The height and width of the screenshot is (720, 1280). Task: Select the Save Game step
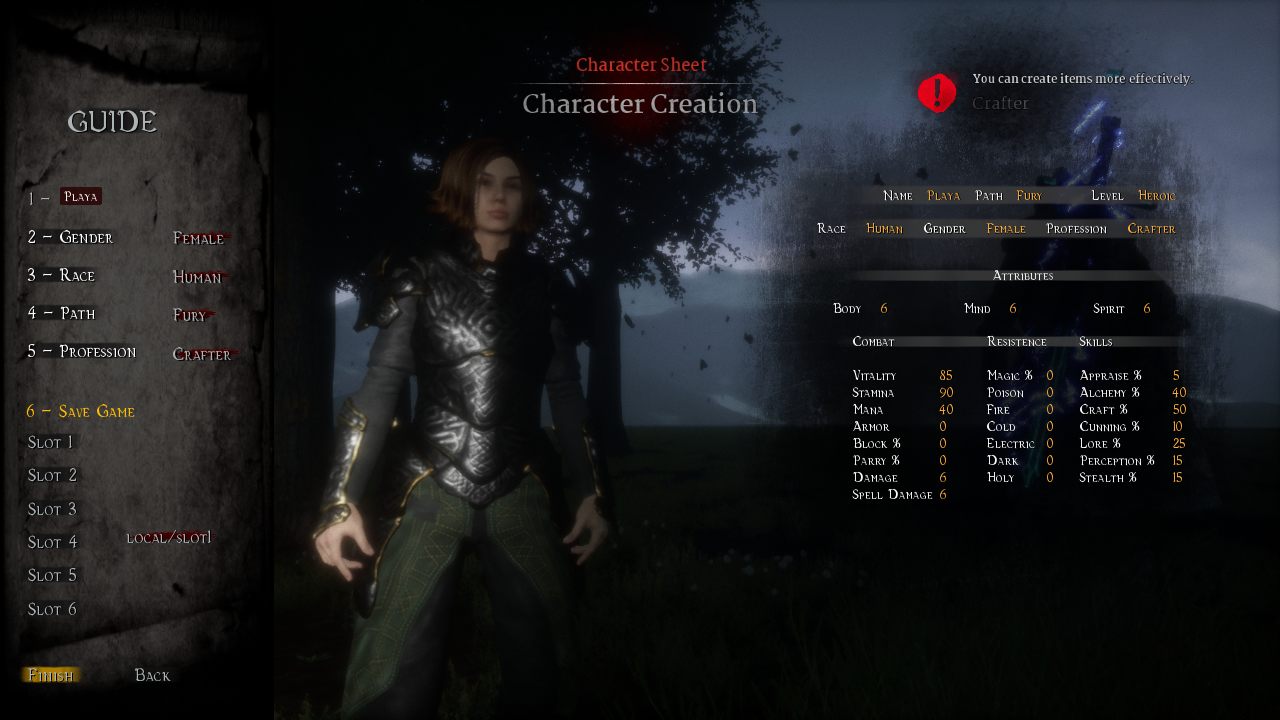pos(80,411)
